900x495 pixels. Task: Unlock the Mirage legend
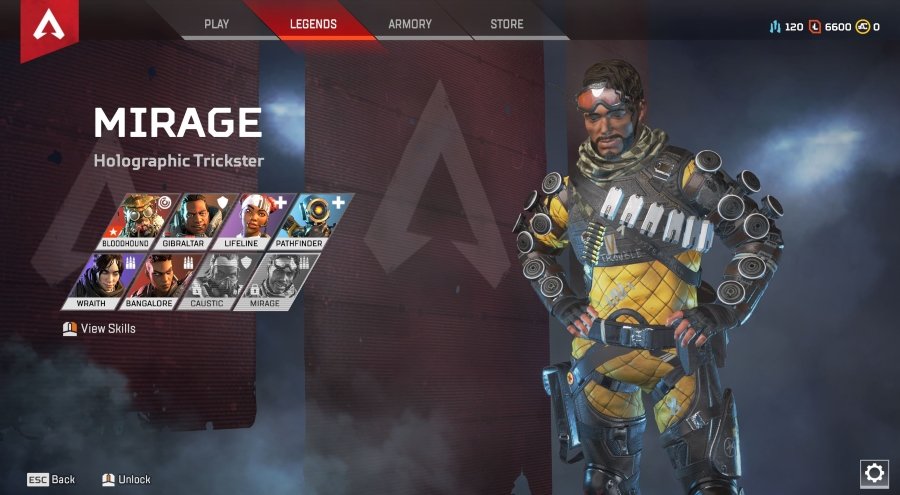pos(126,479)
